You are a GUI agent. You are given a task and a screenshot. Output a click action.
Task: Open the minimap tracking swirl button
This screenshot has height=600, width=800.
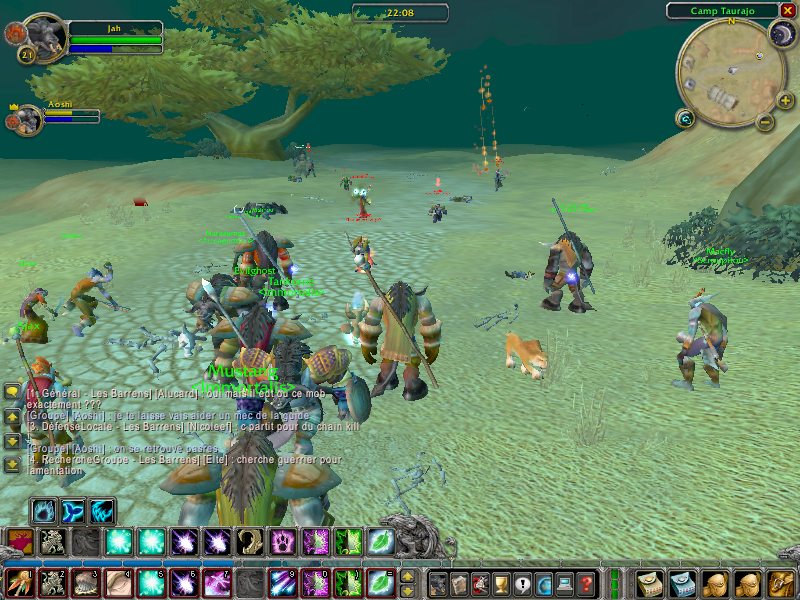[x=685, y=119]
